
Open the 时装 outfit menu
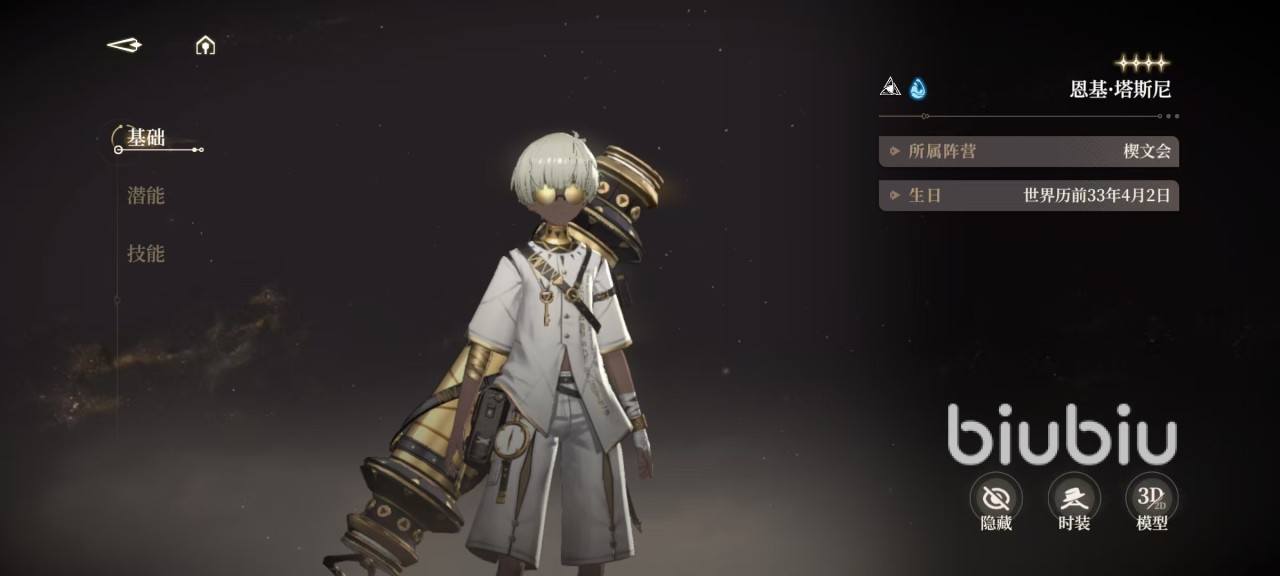tap(1074, 498)
